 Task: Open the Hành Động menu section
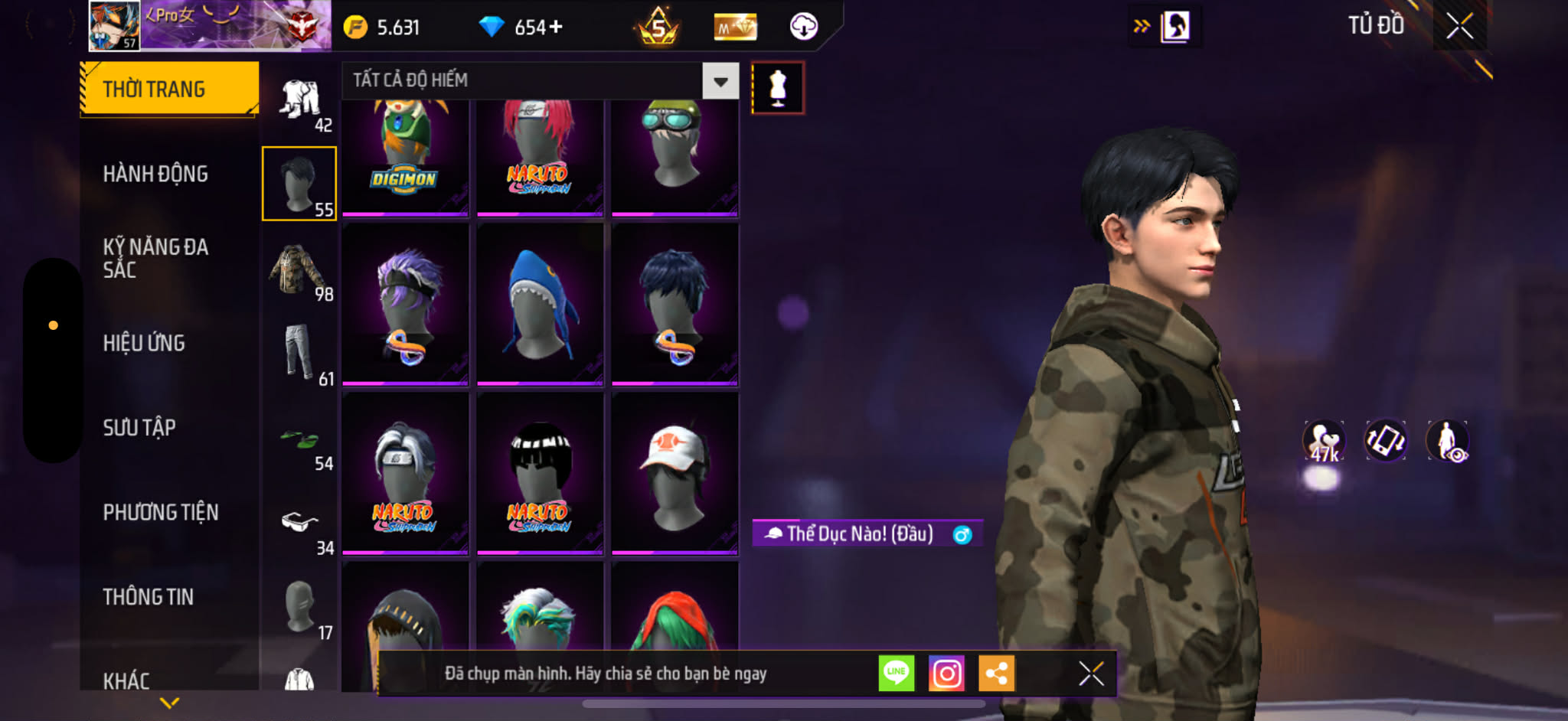(x=155, y=175)
